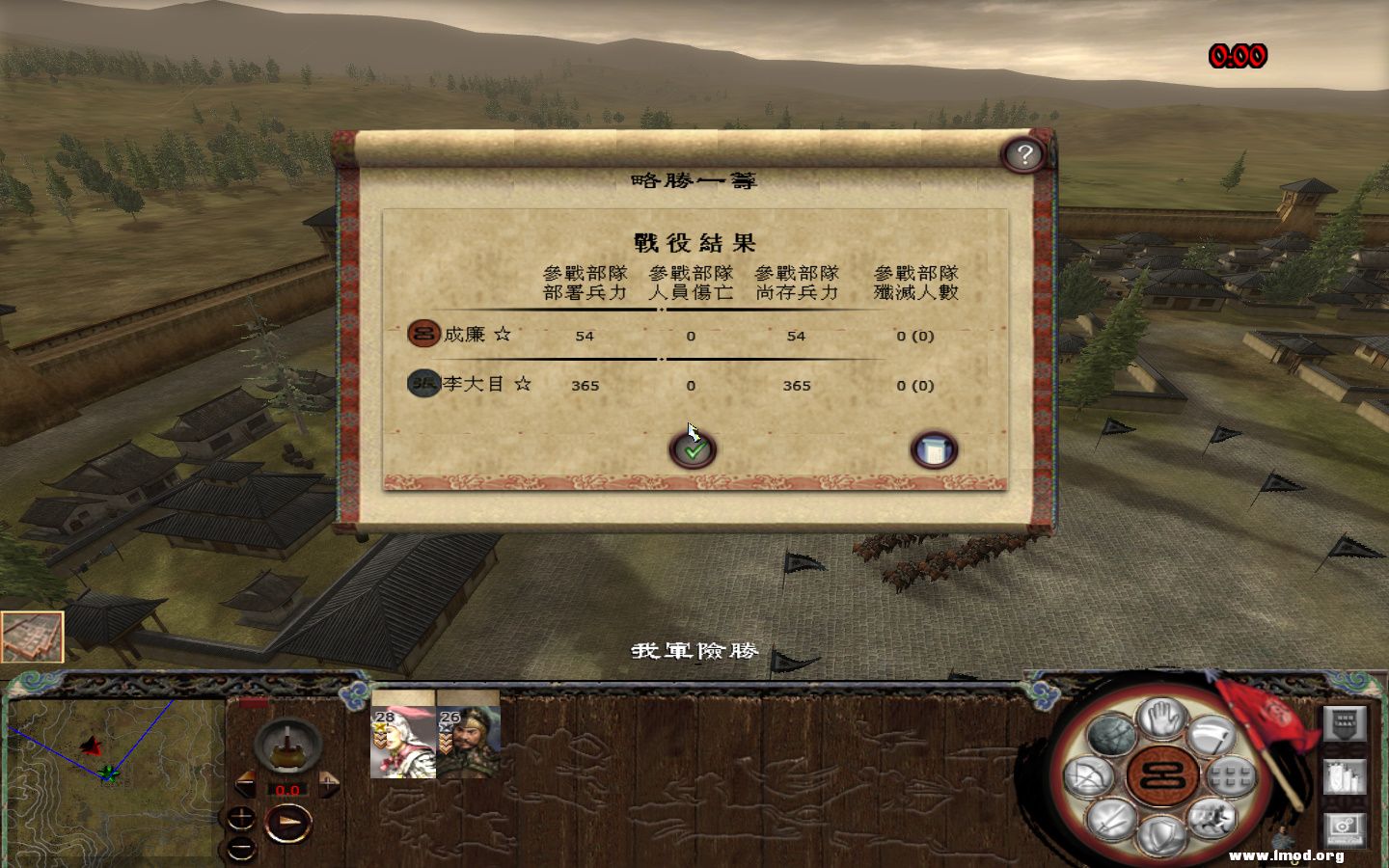Click the central red unit-group emblem
This screenshot has width=1389, height=868.
pyautogui.click(x=1161, y=777)
